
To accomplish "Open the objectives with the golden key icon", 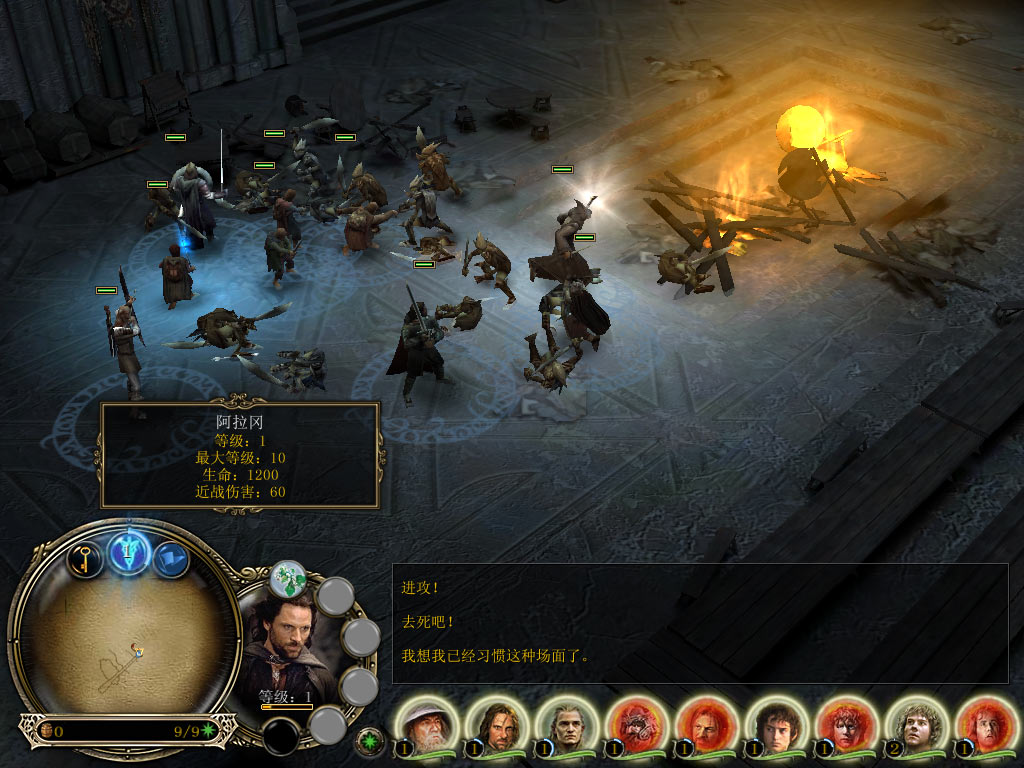I will coord(85,558).
